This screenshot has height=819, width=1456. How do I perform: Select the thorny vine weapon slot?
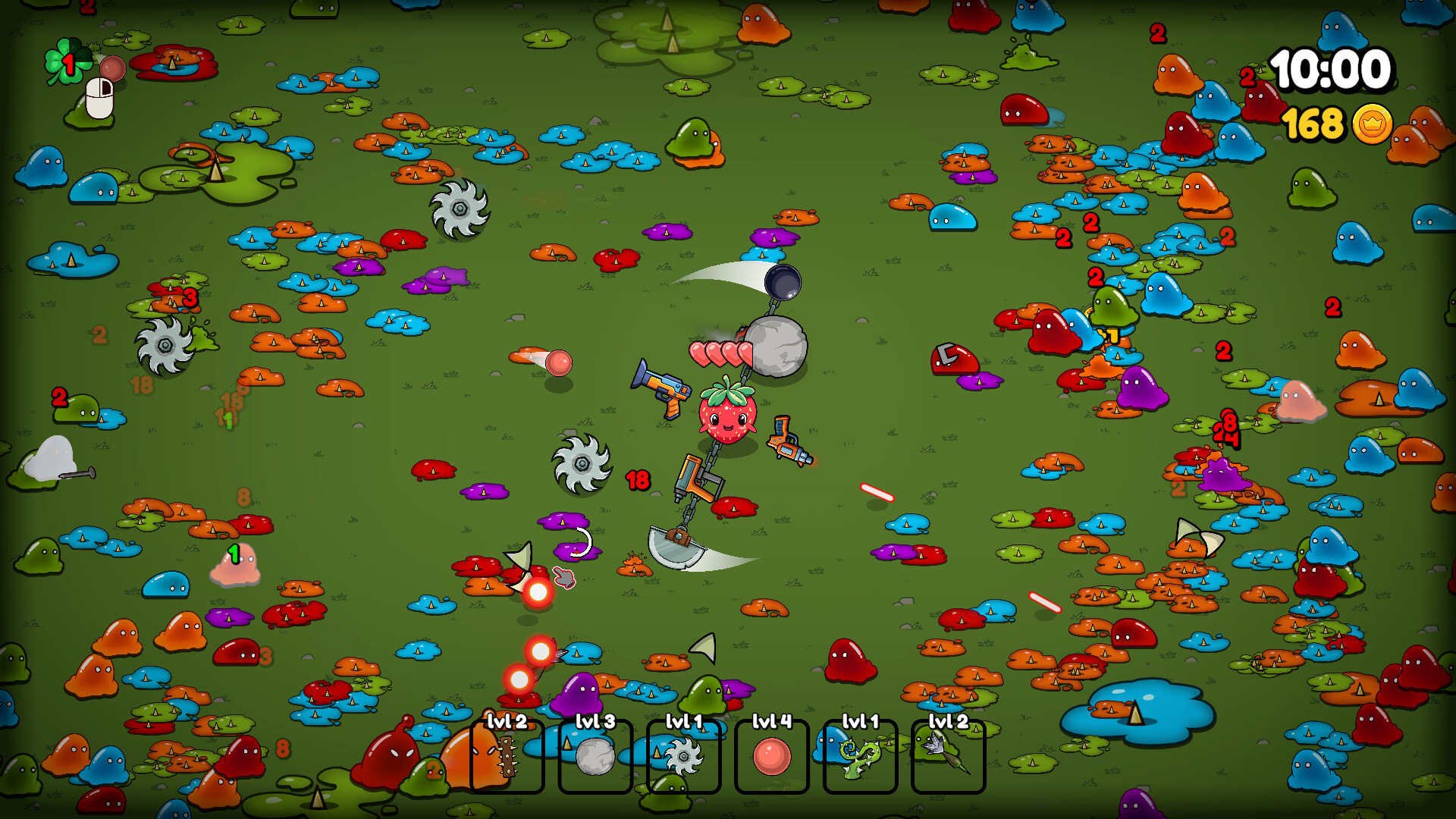click(860, 756)
